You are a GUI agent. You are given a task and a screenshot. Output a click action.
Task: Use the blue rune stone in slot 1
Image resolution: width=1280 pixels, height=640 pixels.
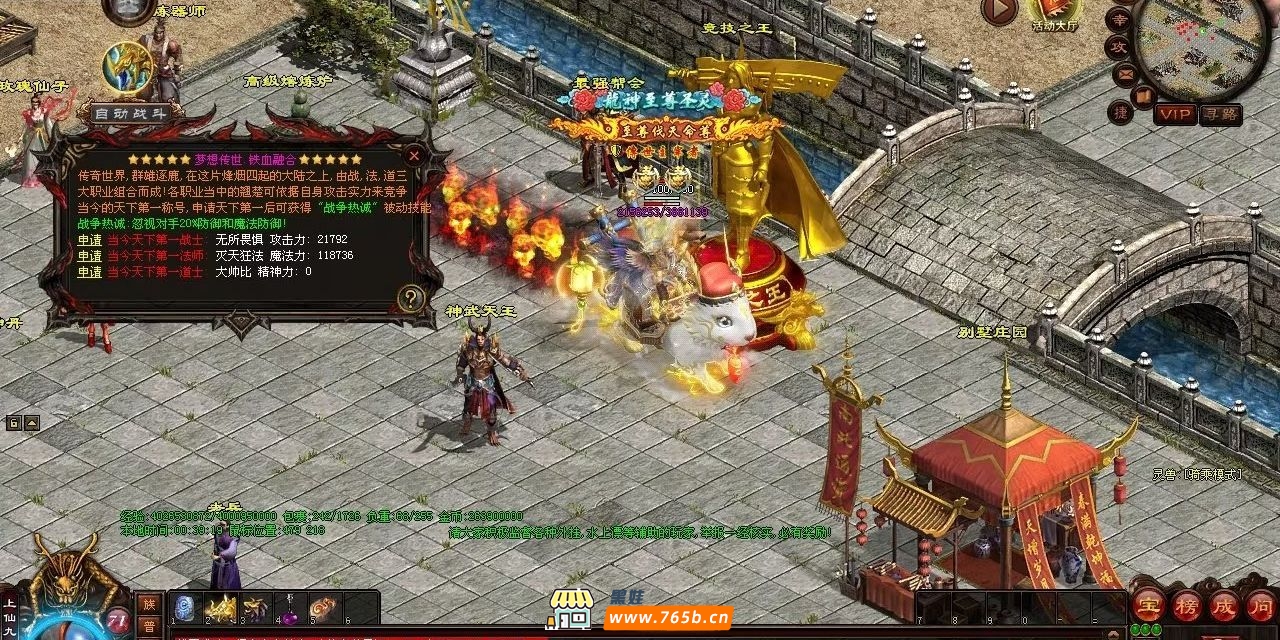point(185,608)
